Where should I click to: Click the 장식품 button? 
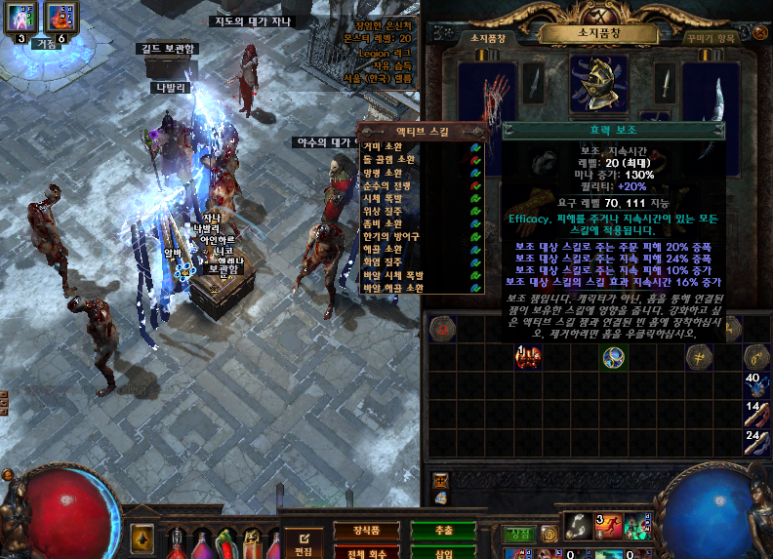tap(353, 530)
